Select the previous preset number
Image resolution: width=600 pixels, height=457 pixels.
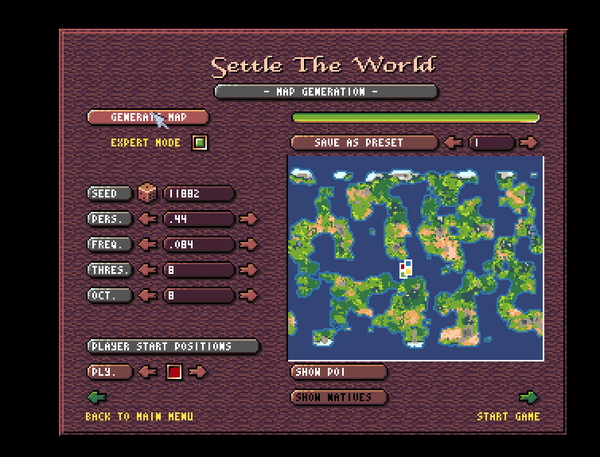453,143
